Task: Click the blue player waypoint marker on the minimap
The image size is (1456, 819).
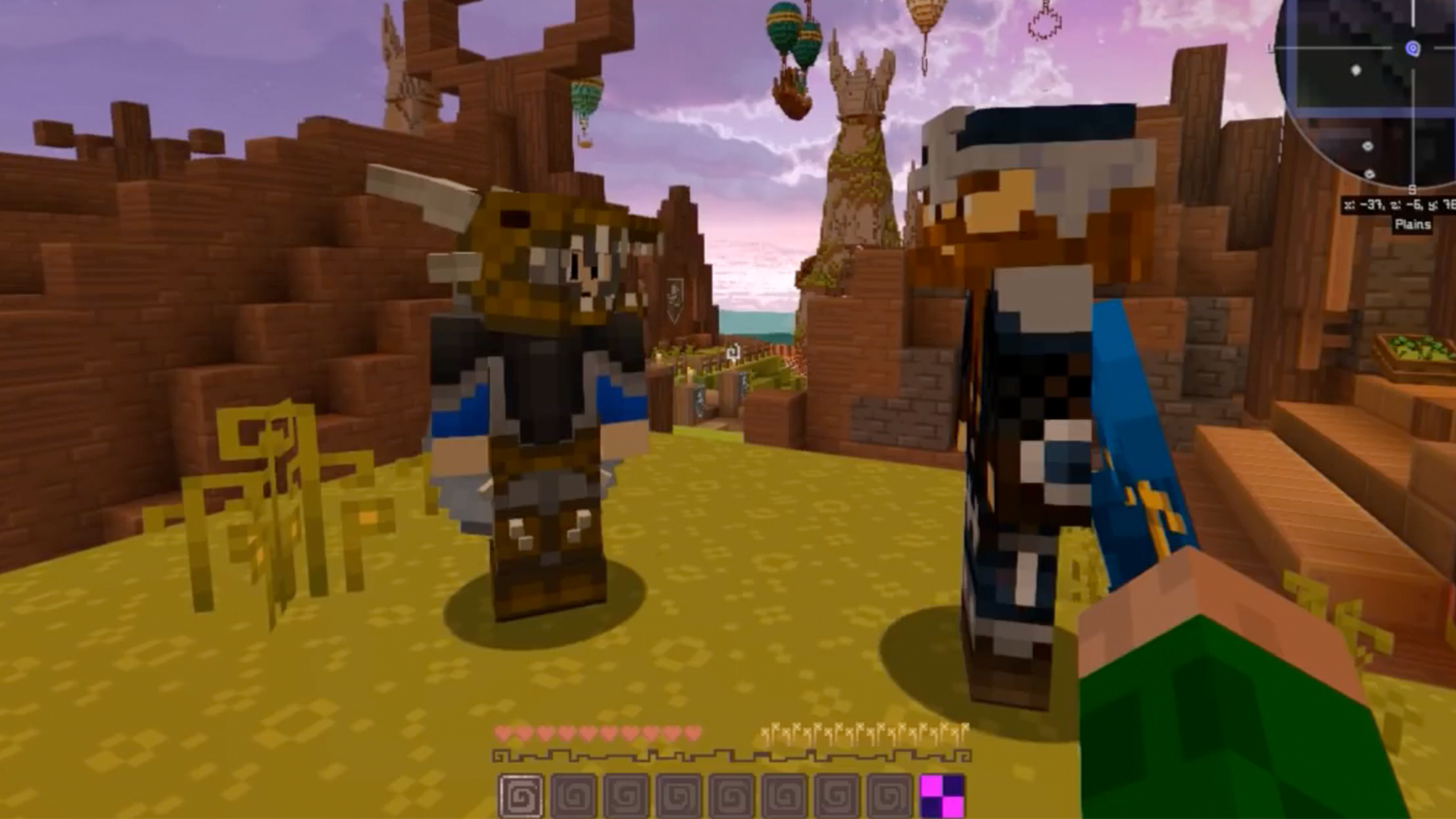Action: [1413, 47]
